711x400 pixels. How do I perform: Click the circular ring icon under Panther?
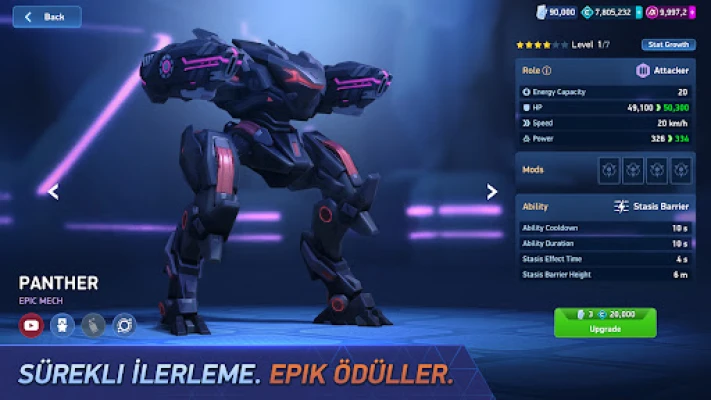tap(124, 325)
